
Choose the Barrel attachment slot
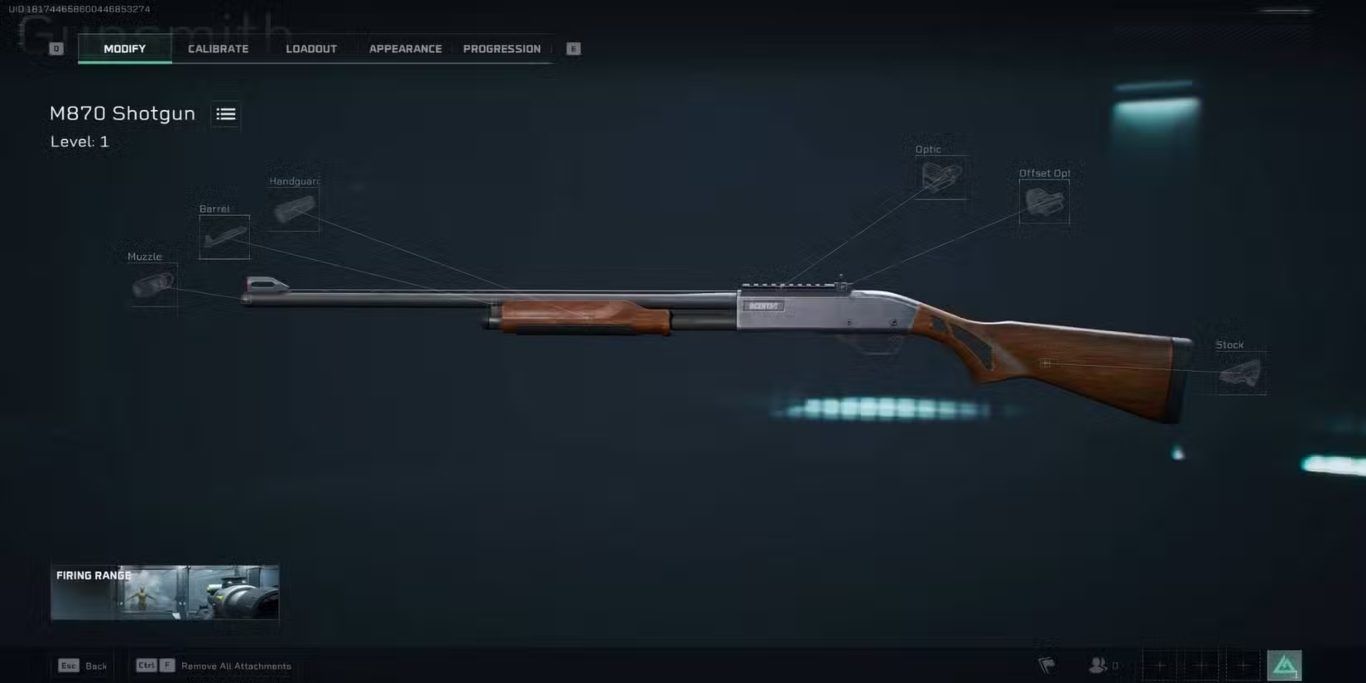(x=224, y=238)
